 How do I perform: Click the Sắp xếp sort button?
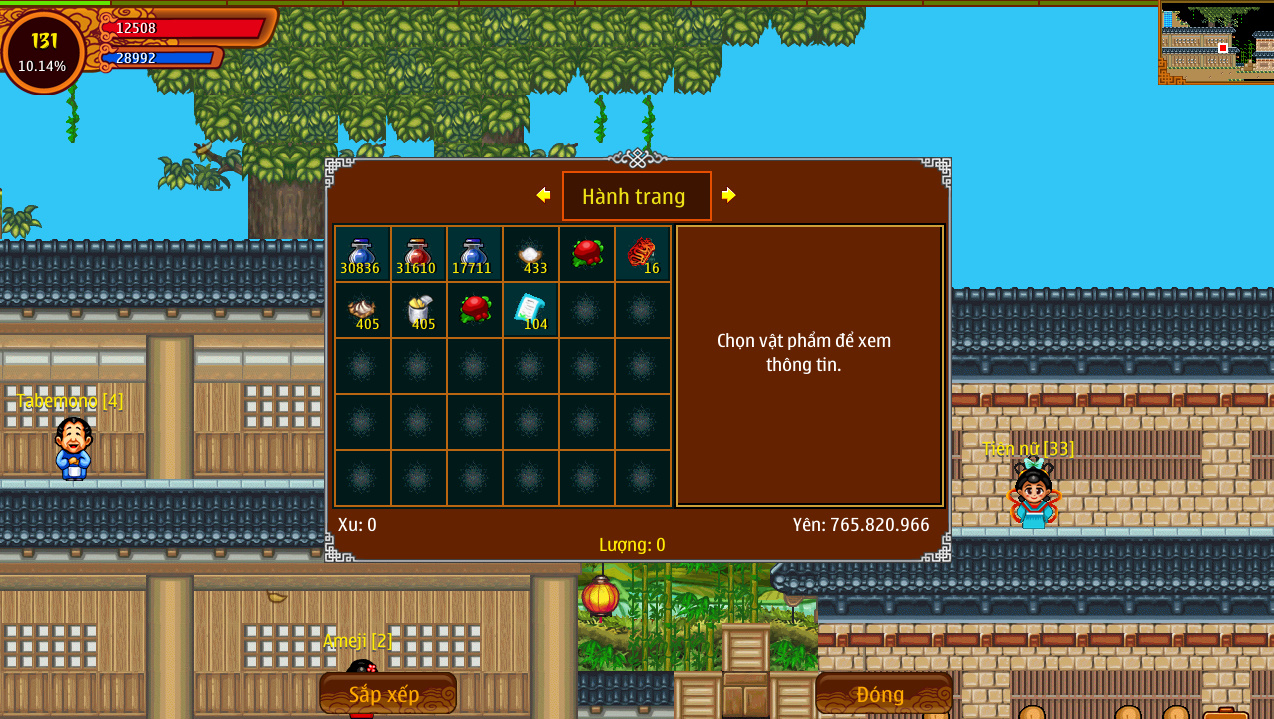[x=387, y=694]
